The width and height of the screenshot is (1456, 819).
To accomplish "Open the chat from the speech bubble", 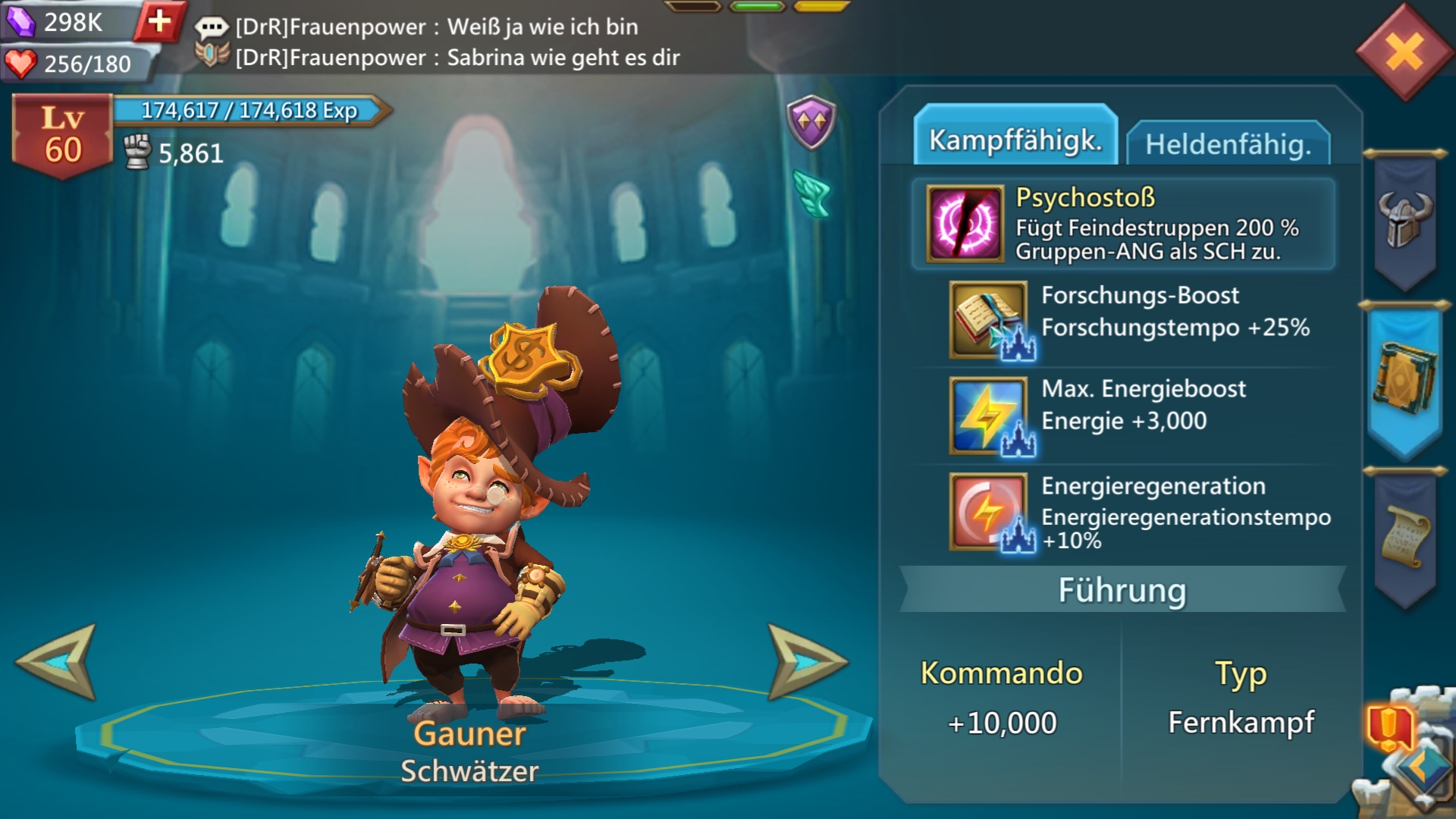I will pyautogui.click(x=211, y=27).
